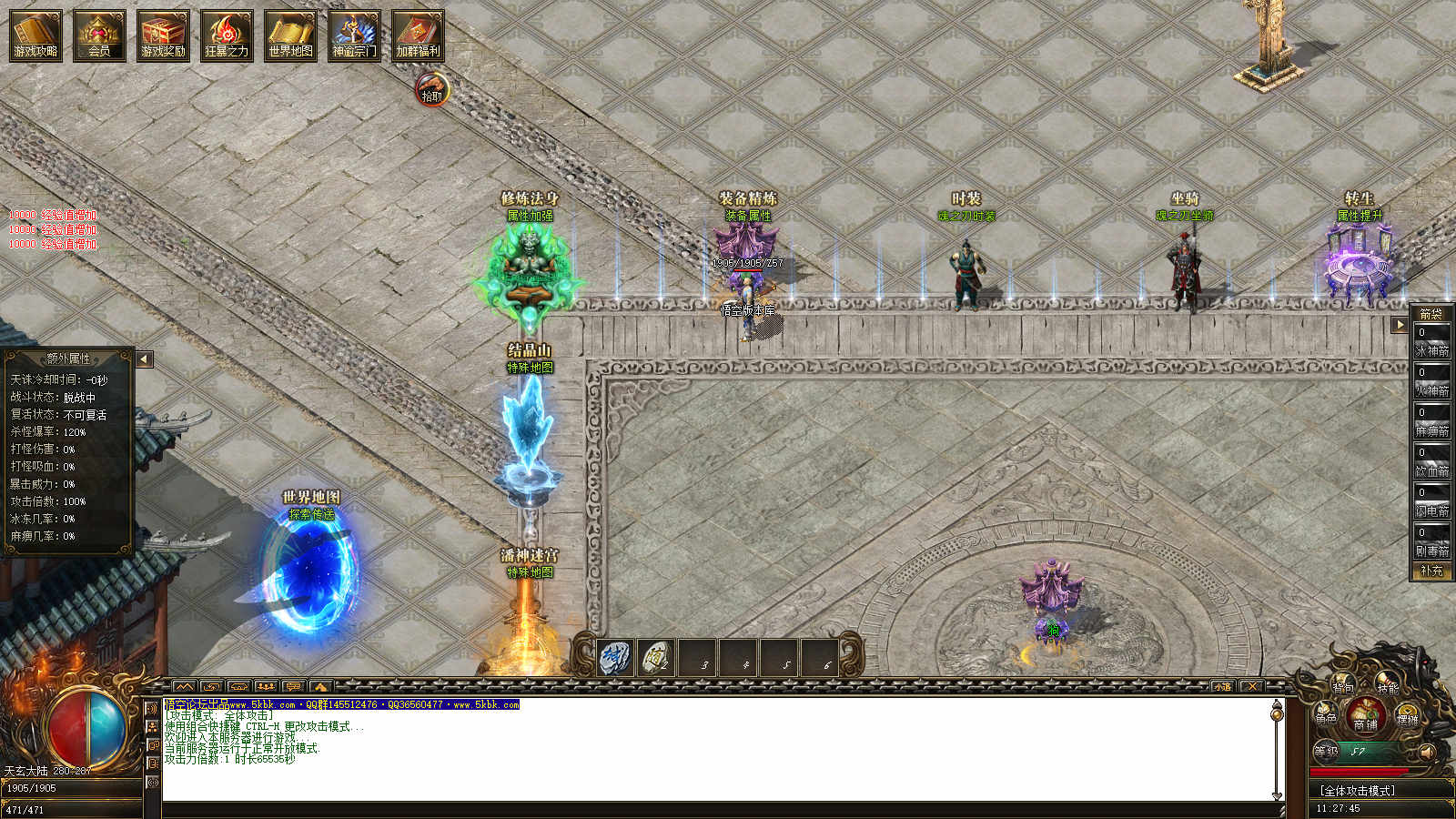Open the 世界地图 world map button
The image size is (1456, 819).
[290, 35]
